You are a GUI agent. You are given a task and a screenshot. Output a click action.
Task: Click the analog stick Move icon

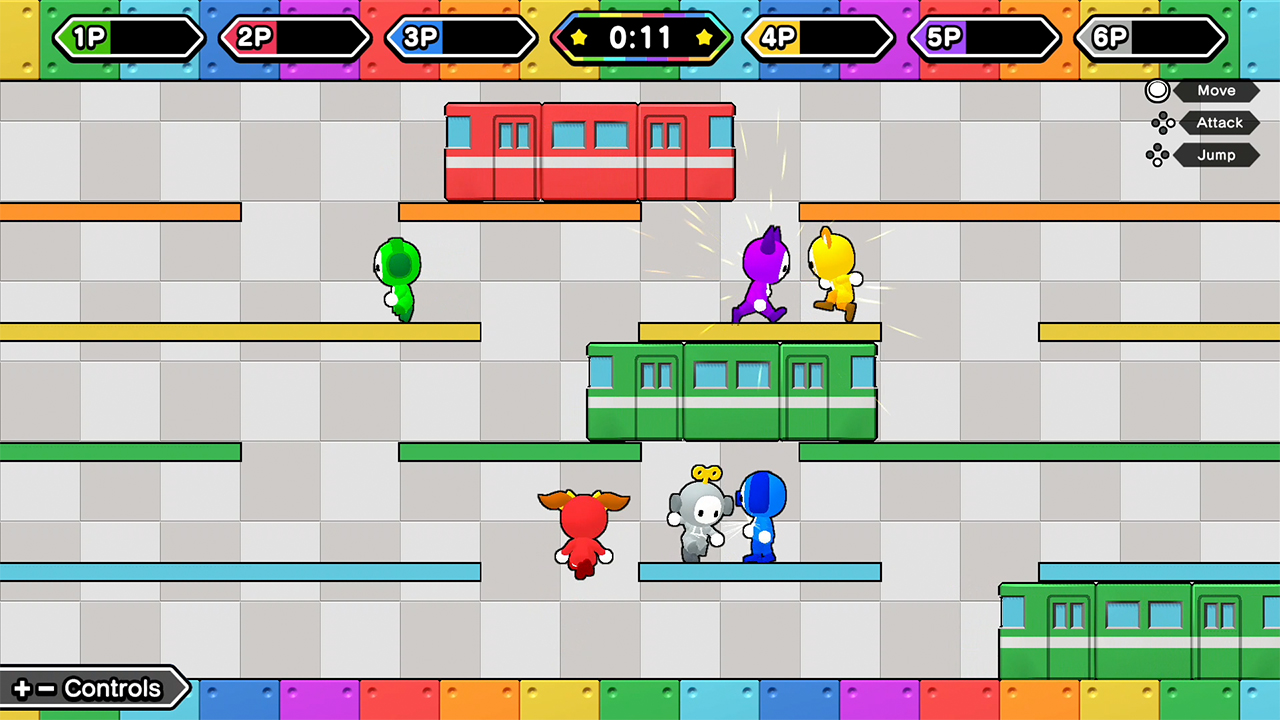1157,90
